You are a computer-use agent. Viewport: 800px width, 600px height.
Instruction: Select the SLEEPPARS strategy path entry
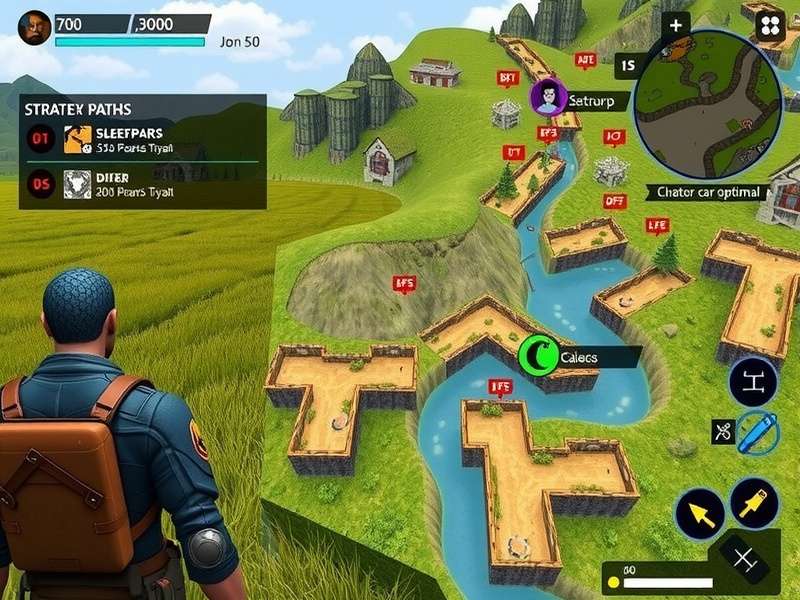tap(142, 139)
